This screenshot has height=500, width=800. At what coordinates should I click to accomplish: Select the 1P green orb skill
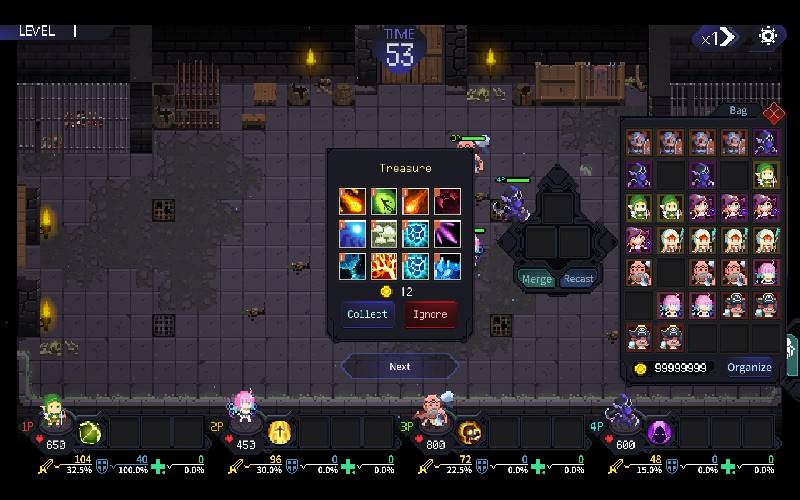(x=90, y=432)
